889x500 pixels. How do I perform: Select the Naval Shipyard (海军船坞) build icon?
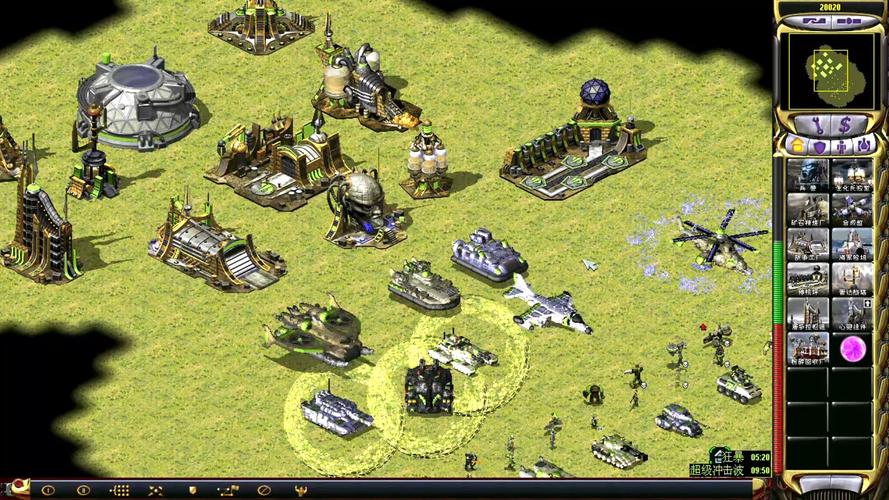(852, 245)
